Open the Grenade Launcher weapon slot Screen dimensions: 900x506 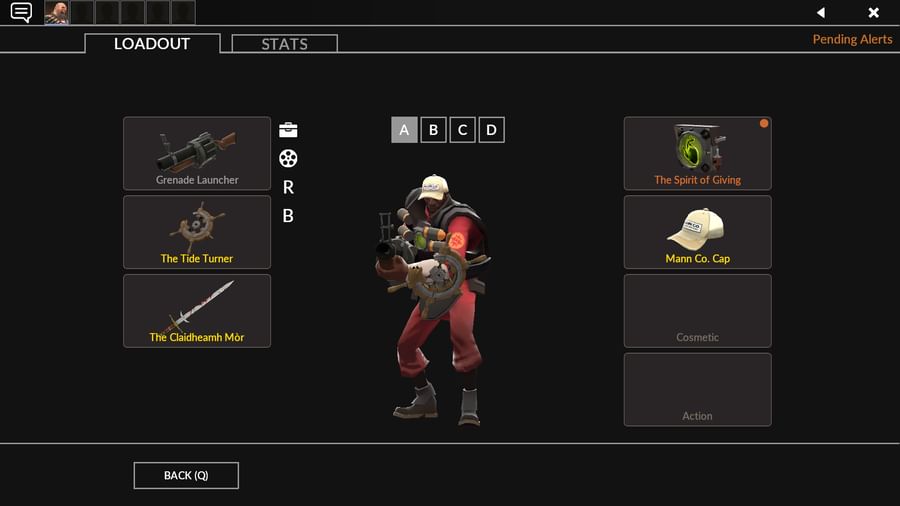tap(197, 154)
